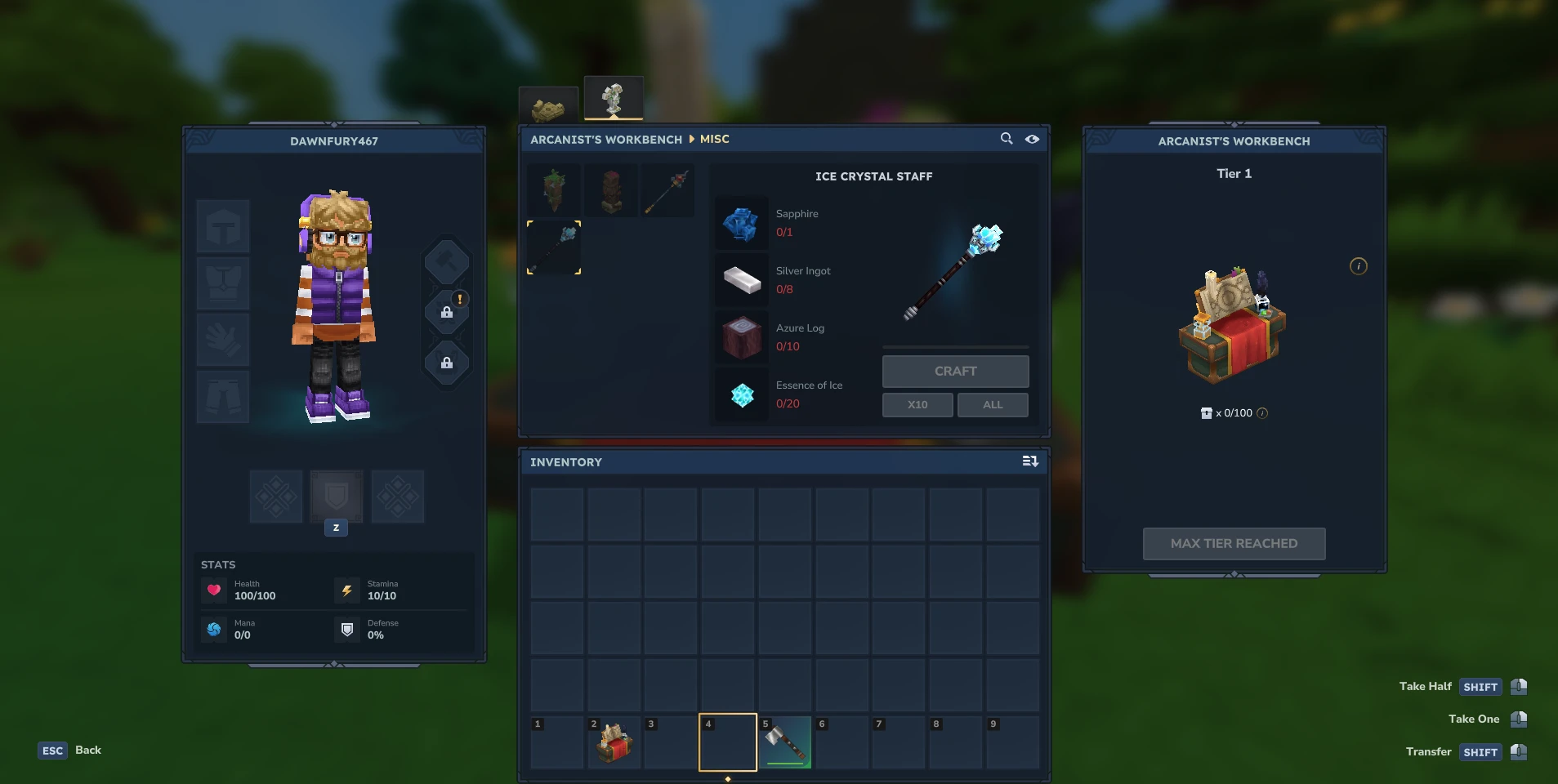Select the chest armor slot
The height and width of the screenshot is (784, 1558).
(222, 283)
